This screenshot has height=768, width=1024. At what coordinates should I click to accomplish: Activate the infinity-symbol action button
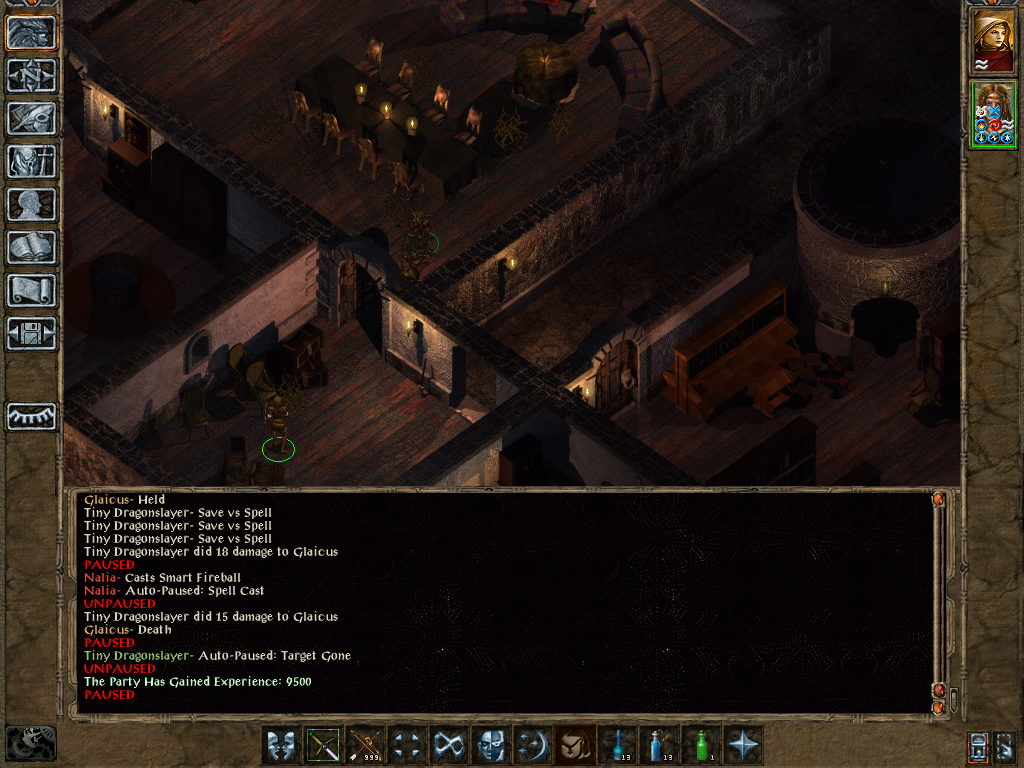click(x=449, y=745)
